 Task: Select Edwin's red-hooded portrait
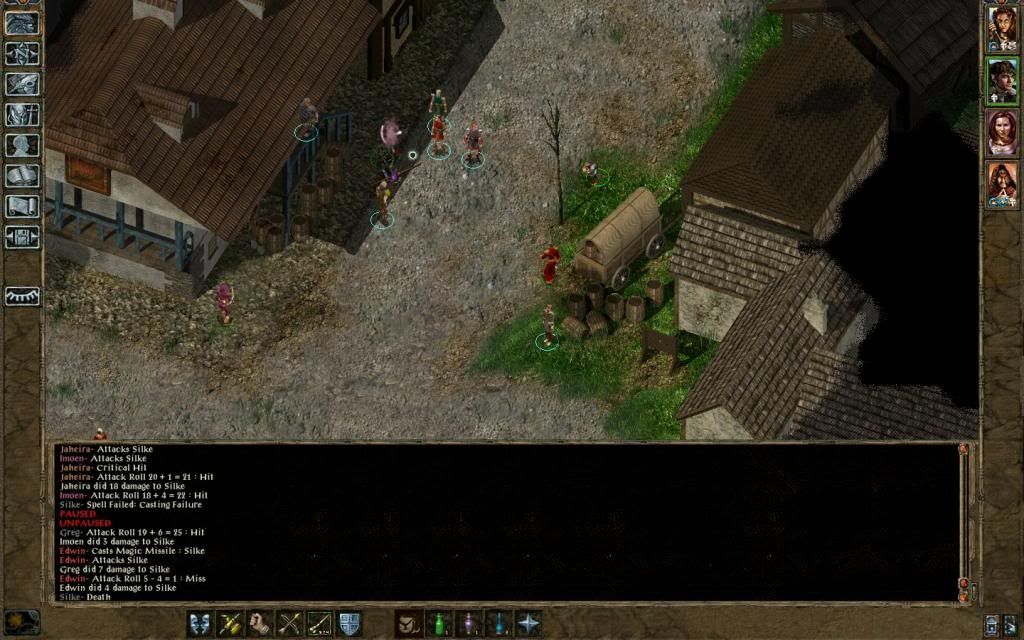pyautogui.click(x=1001, y=183)
